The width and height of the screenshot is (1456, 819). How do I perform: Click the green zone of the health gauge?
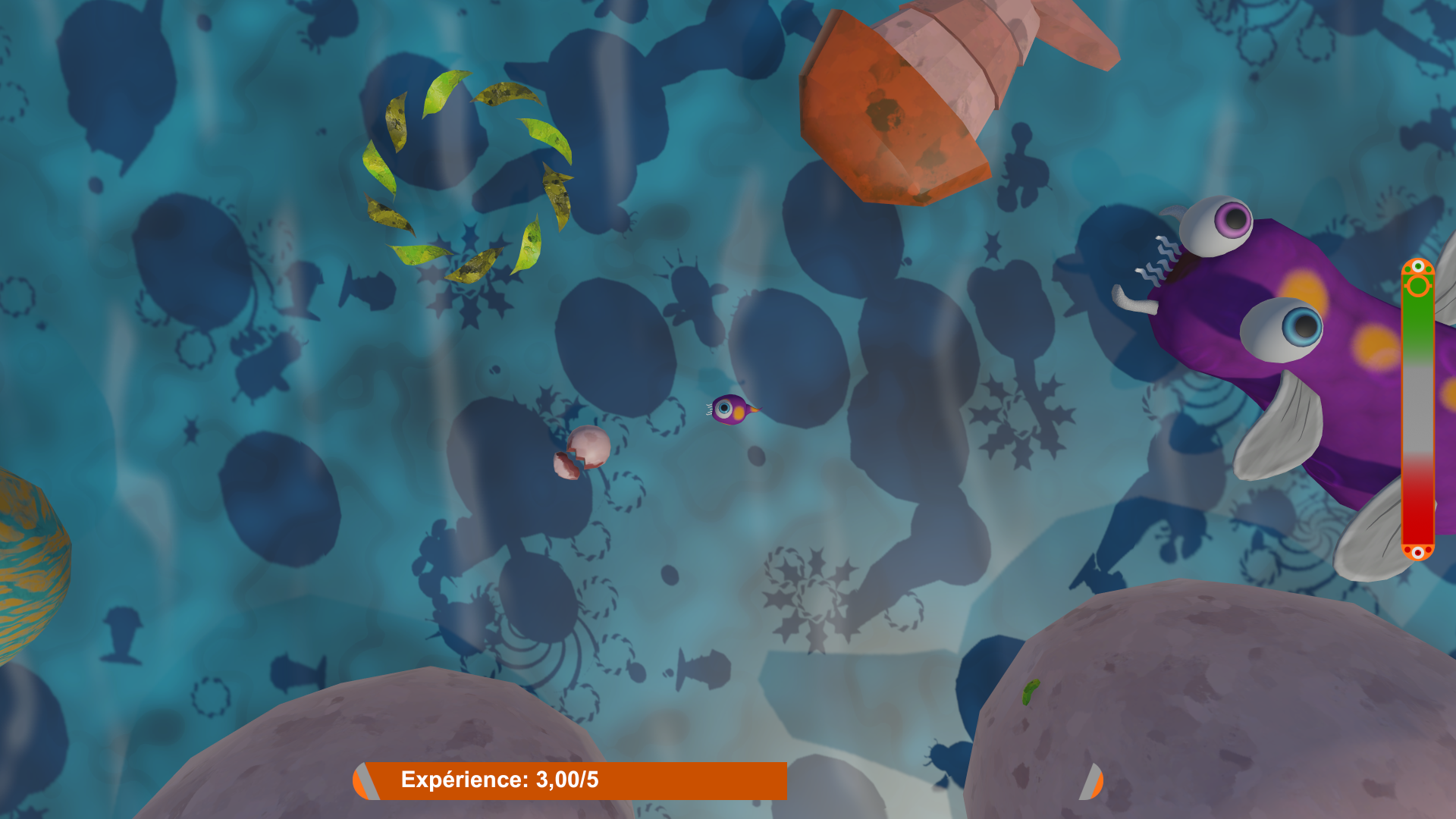(1417, 318)
